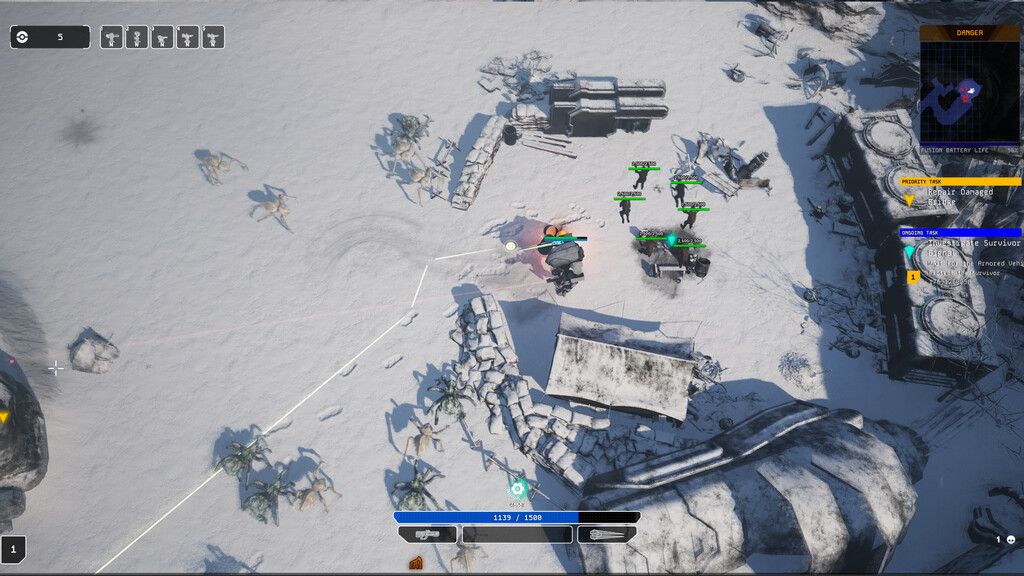Select squad unit slot number 3
Viewport: 1024px width, 576px height.
click(163, 38)
